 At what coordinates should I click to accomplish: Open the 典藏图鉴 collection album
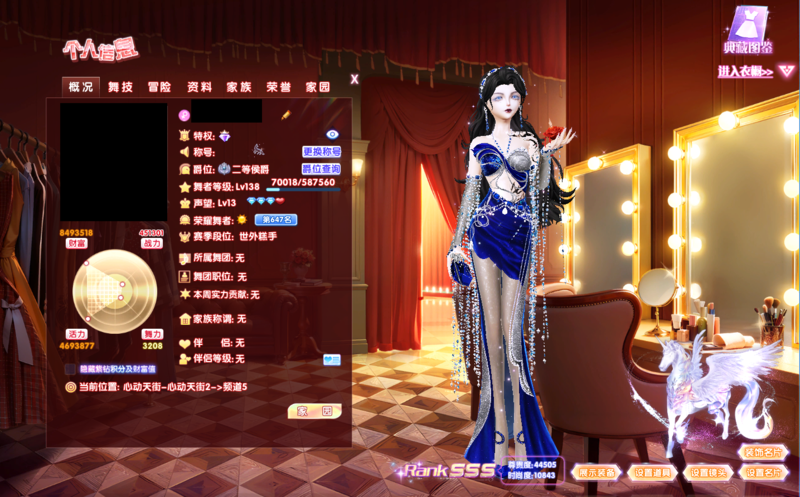(x=747, y=30)
